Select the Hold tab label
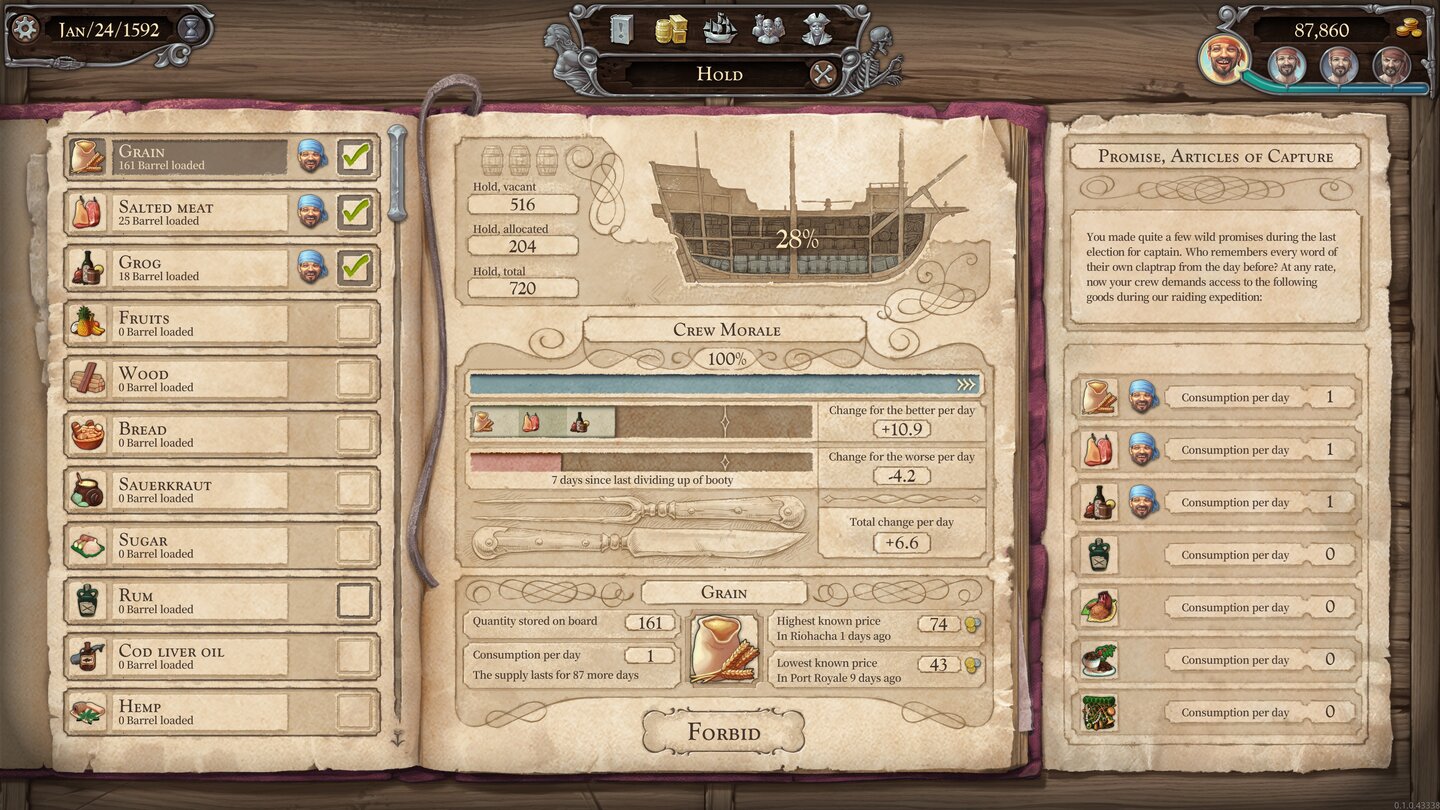1440x810 pixels. tap(719, 73)
